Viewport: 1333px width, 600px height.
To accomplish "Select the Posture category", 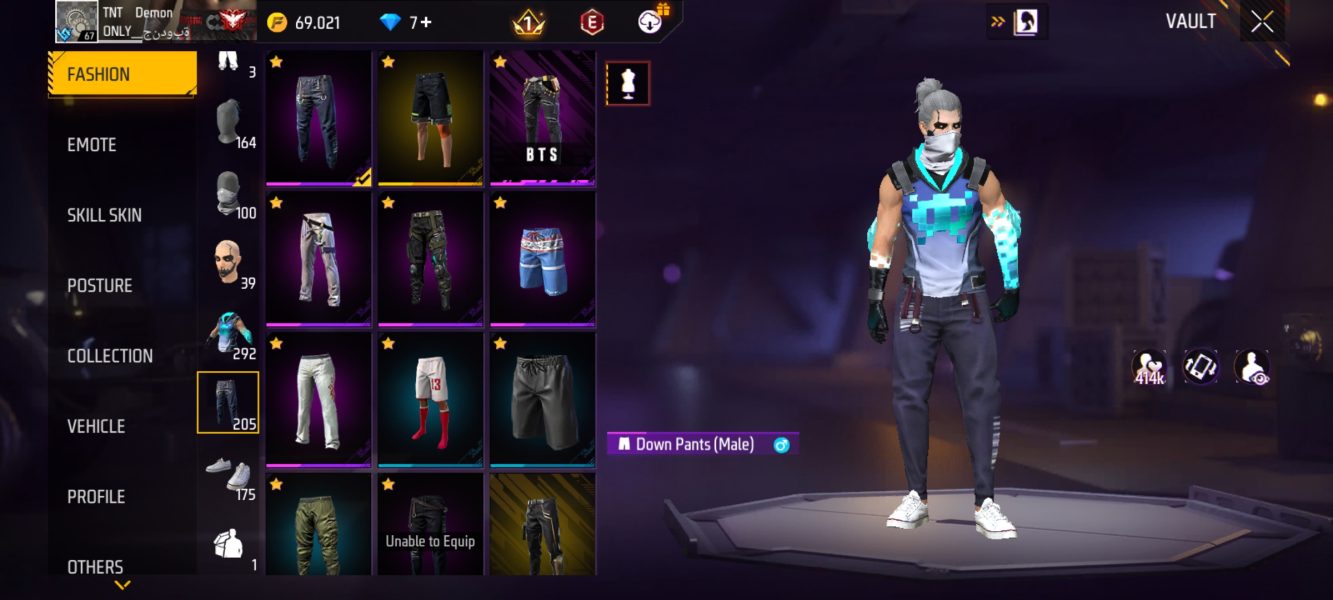I will pos(99,286).
